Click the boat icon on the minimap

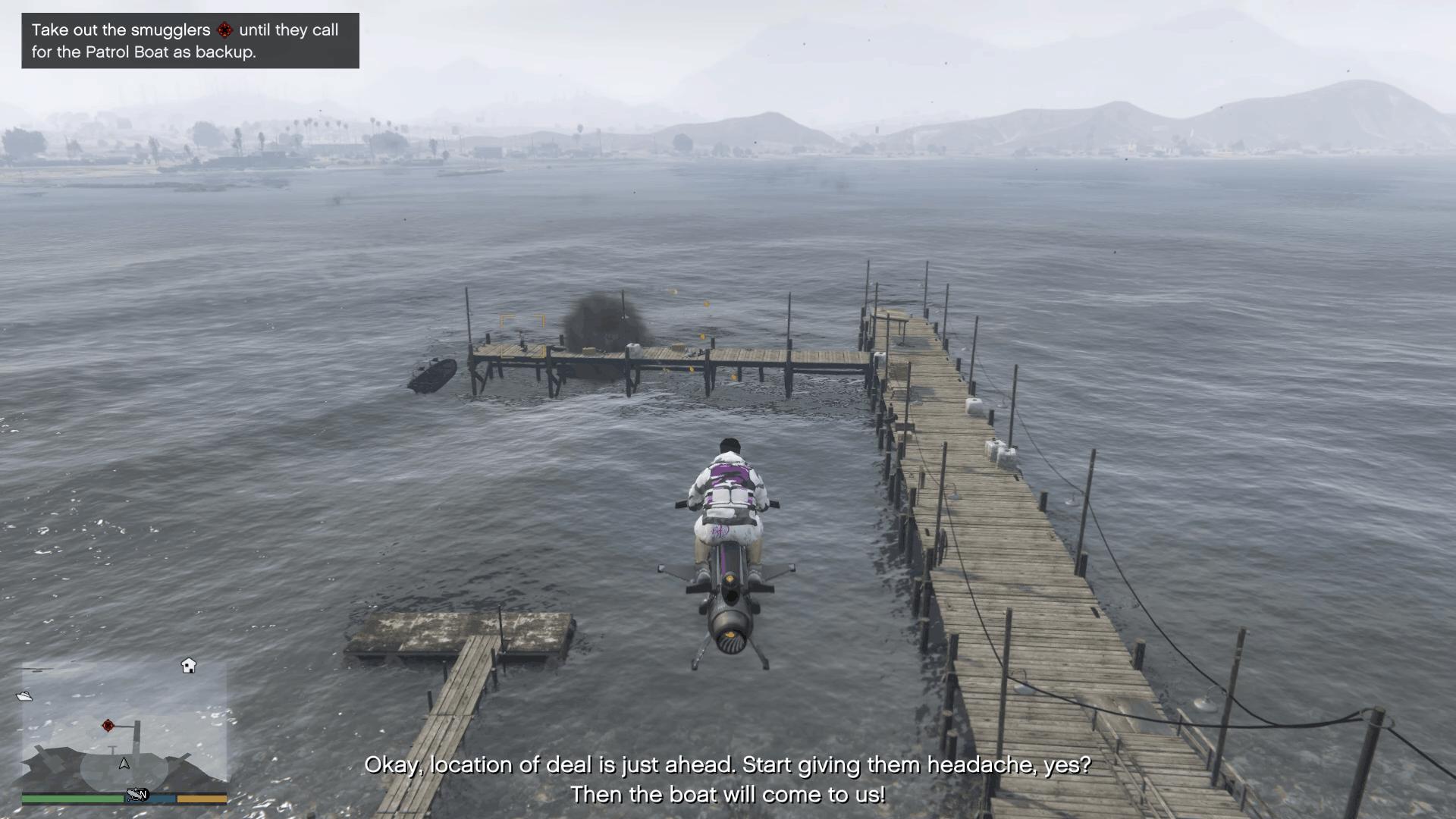pyautogui.click(x=25, y=696)
